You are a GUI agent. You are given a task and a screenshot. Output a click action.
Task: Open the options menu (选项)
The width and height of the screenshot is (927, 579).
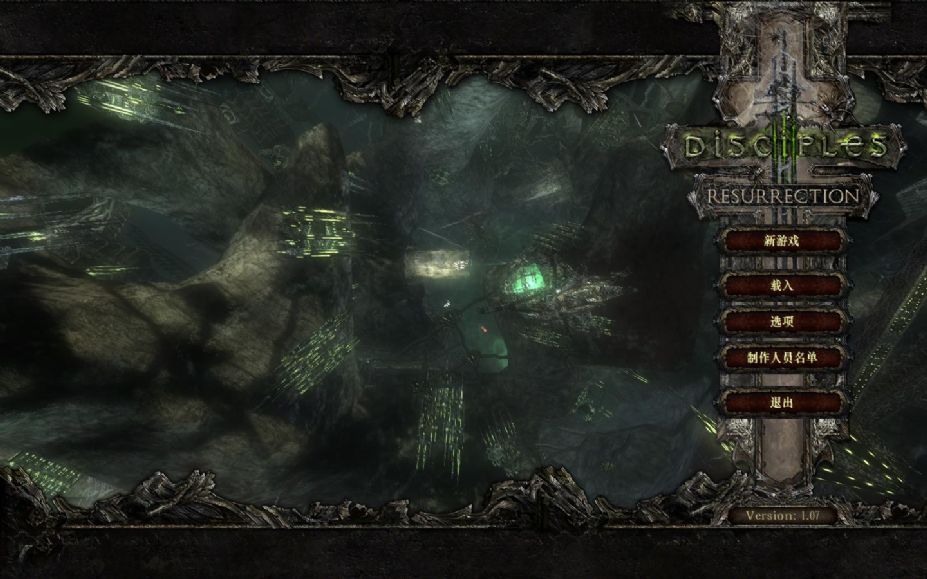[782, 322]
